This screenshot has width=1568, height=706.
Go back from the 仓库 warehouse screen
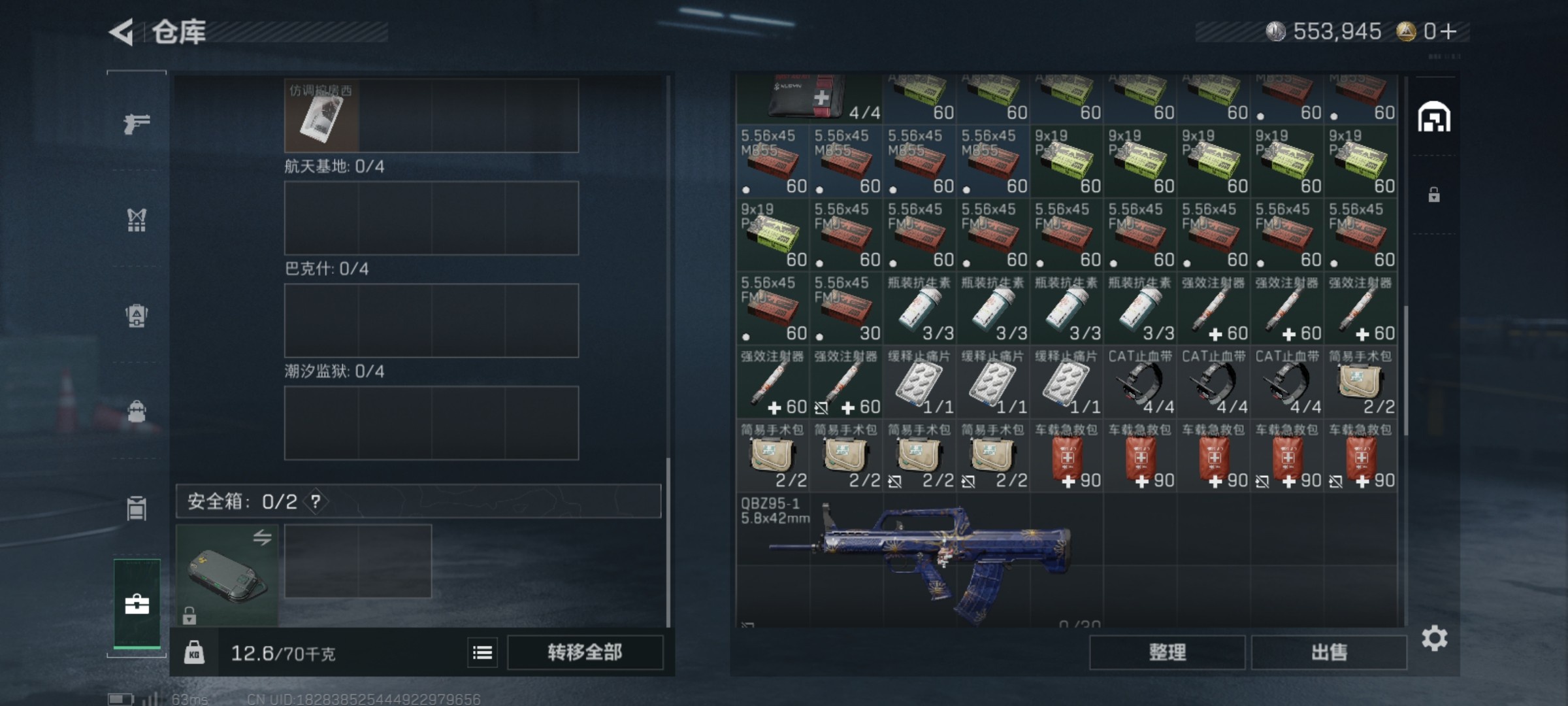[122, 32]
